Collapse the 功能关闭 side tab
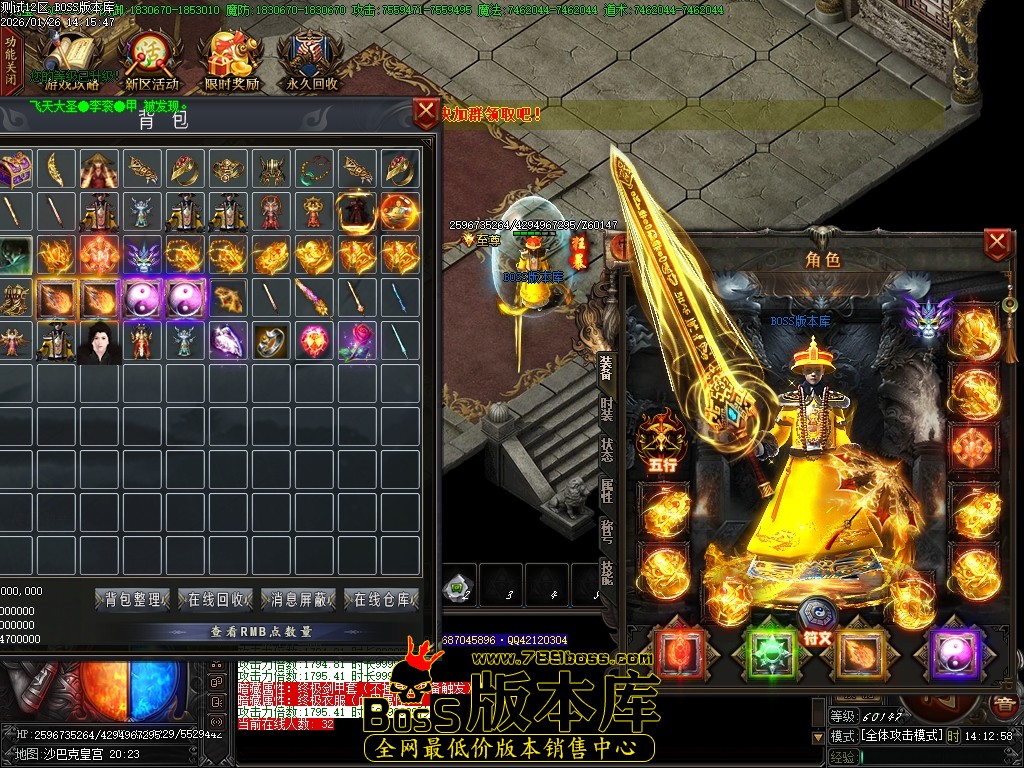Screen dimensions: 1024x768 pyautogui.click(x=10, y=60)
